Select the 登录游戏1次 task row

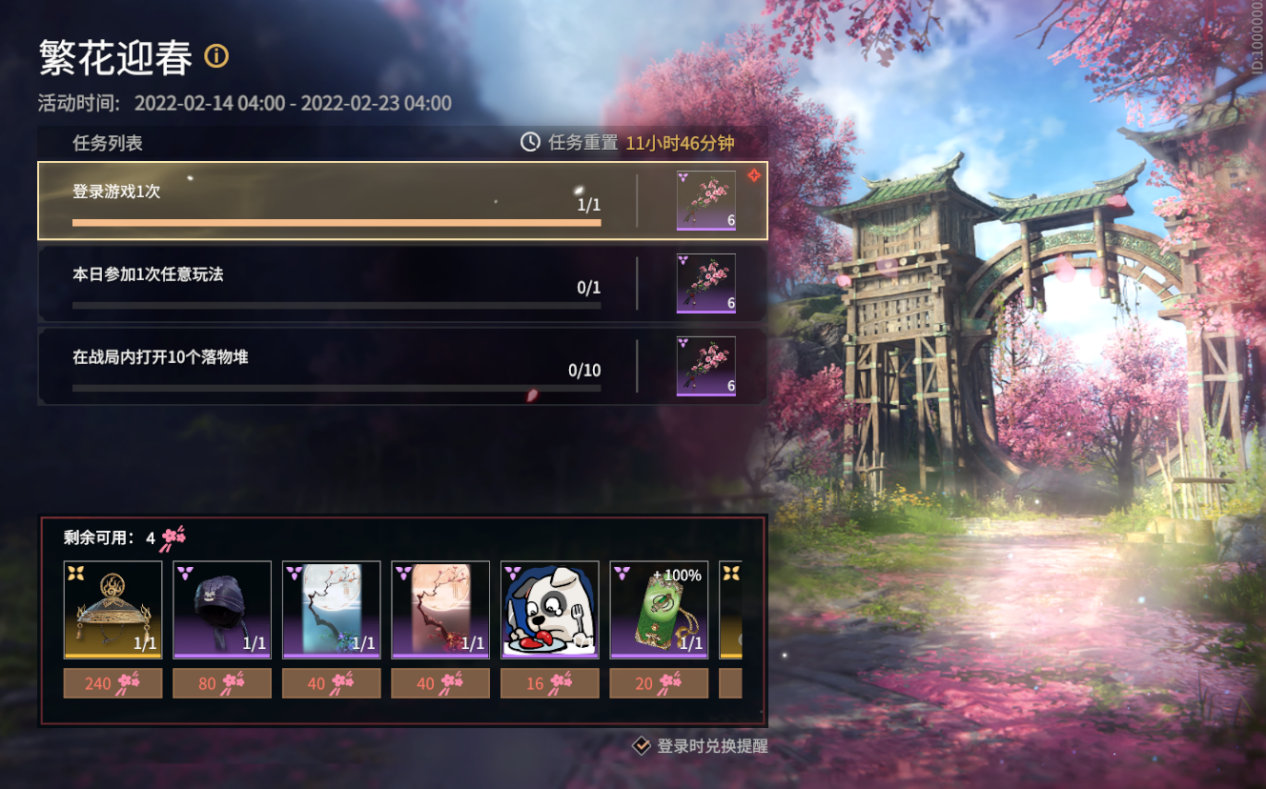tap(336, 201)
